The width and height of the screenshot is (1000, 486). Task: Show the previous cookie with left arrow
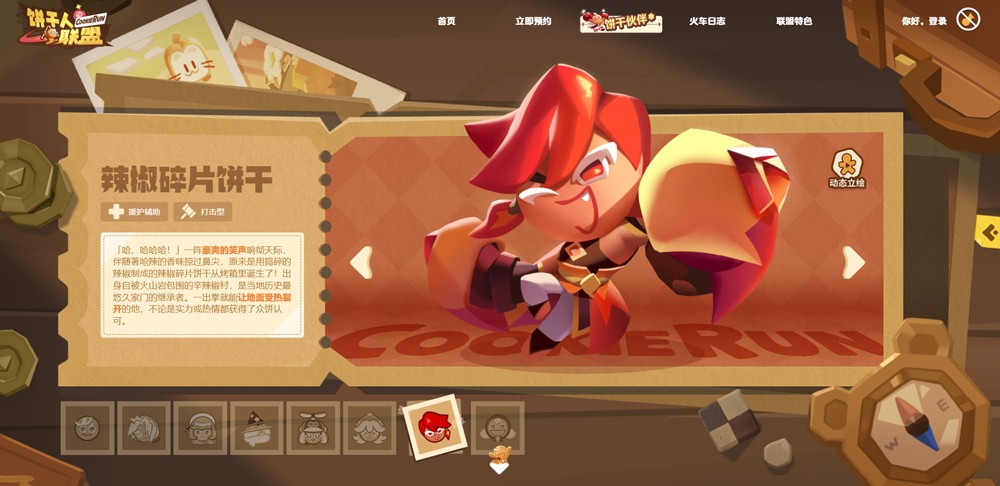point(361,262)
